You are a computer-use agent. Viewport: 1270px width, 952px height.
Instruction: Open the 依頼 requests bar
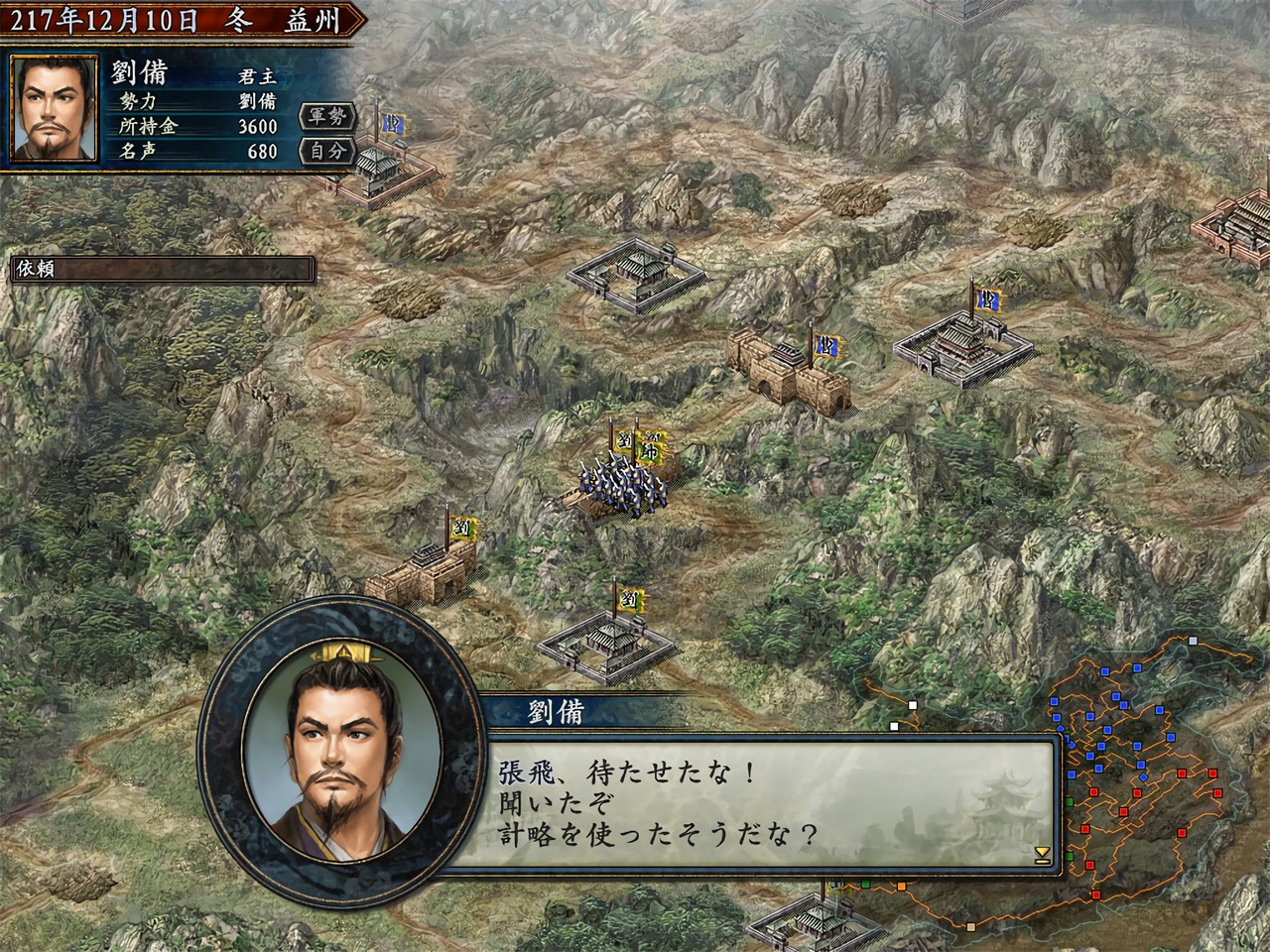tap(163, 269)
